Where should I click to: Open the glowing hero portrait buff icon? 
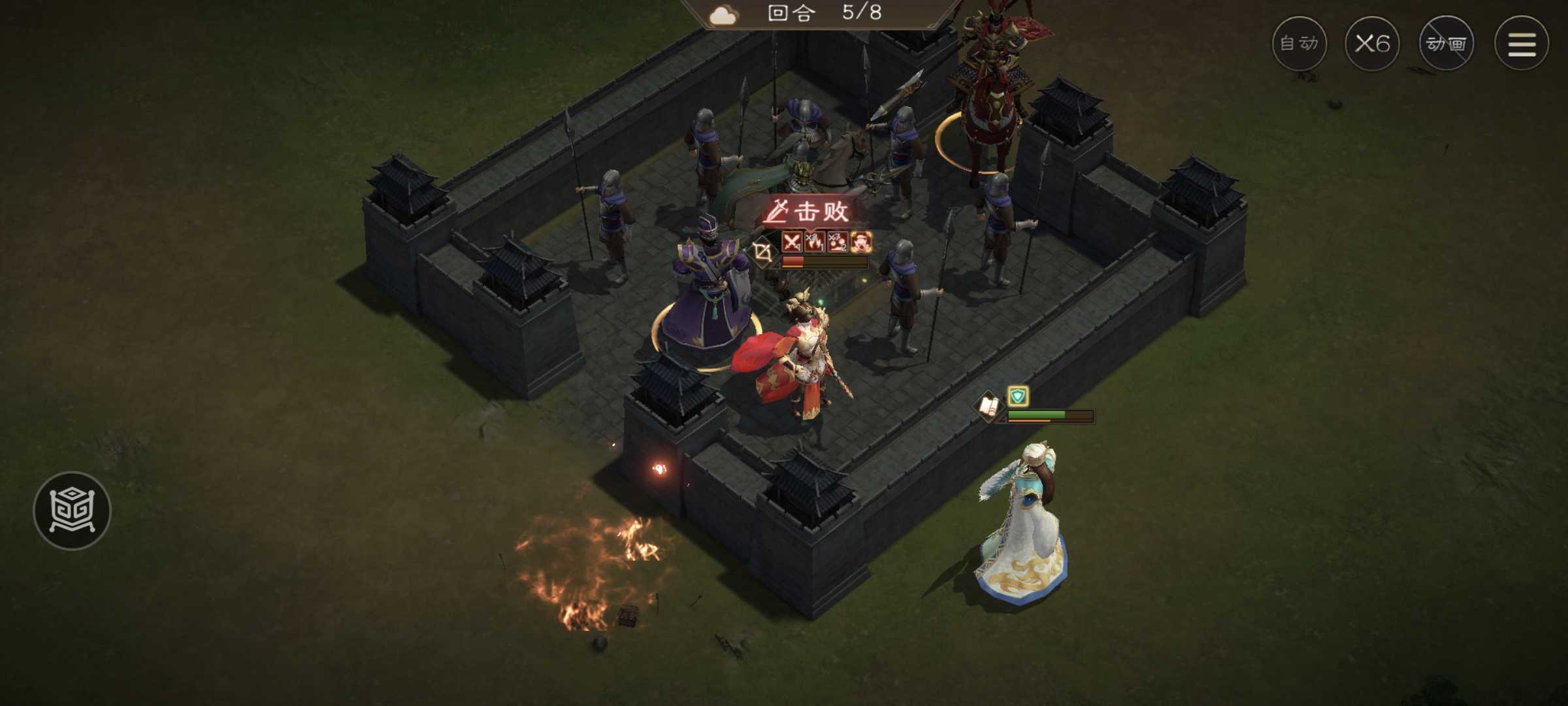click(861, 241)
